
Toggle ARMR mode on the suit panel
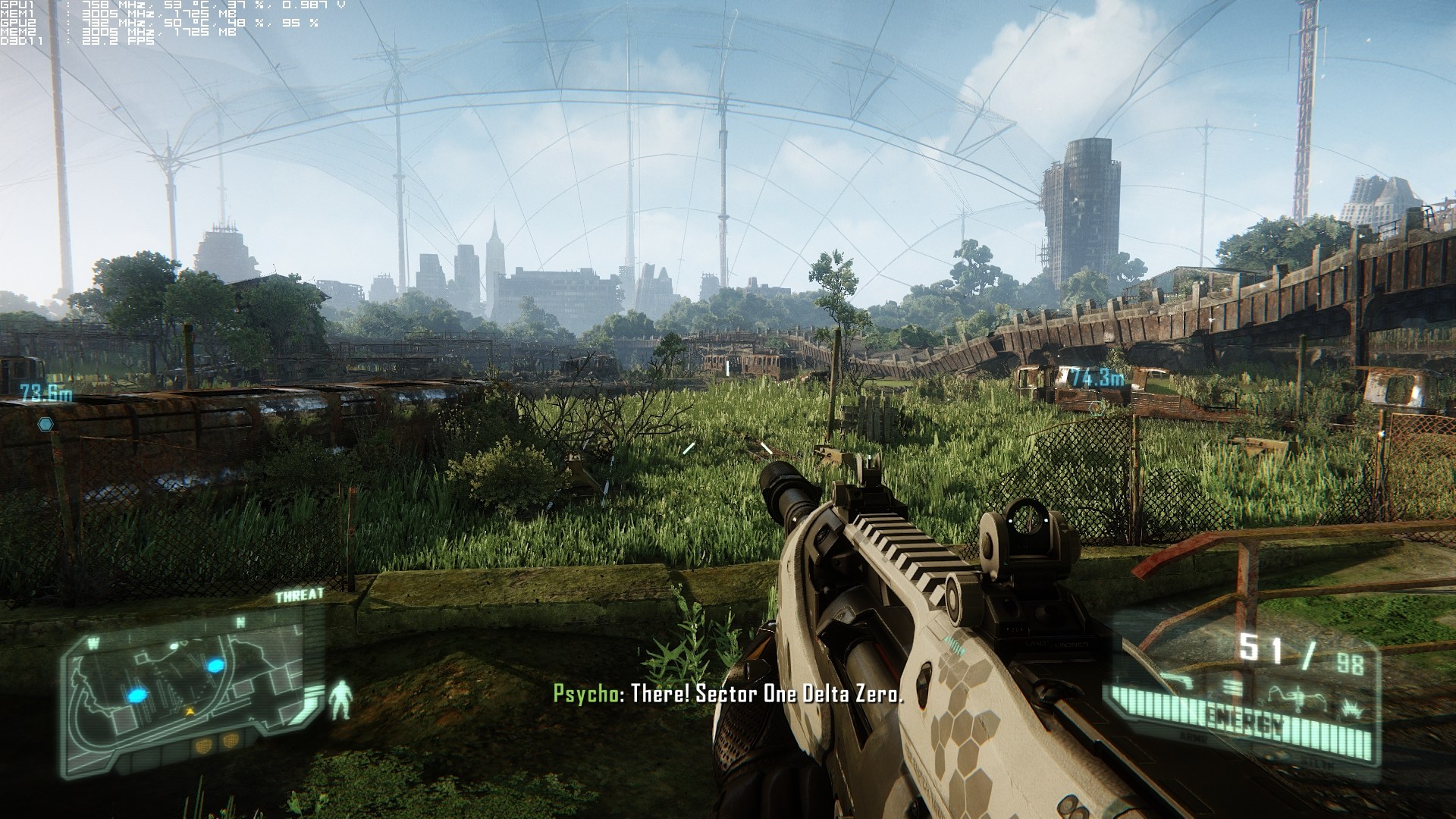(1194, 737)
